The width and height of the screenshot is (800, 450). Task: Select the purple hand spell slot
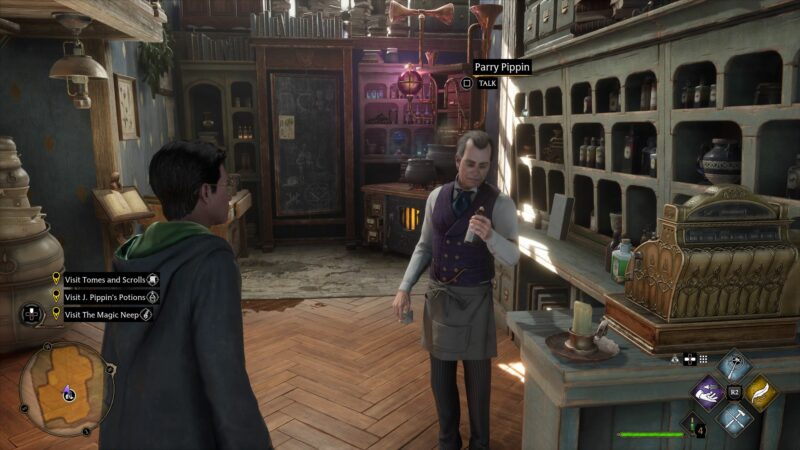pos(709,393)
